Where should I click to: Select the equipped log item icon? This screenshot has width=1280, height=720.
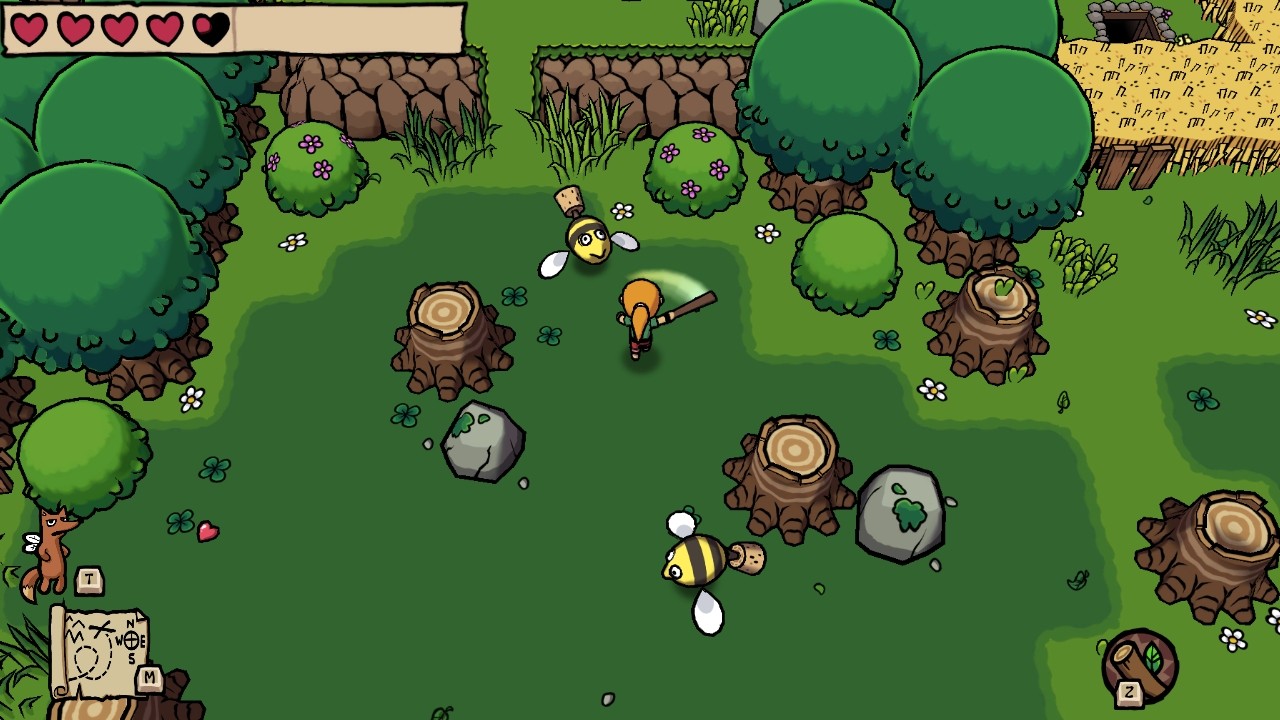(1136, 666)
